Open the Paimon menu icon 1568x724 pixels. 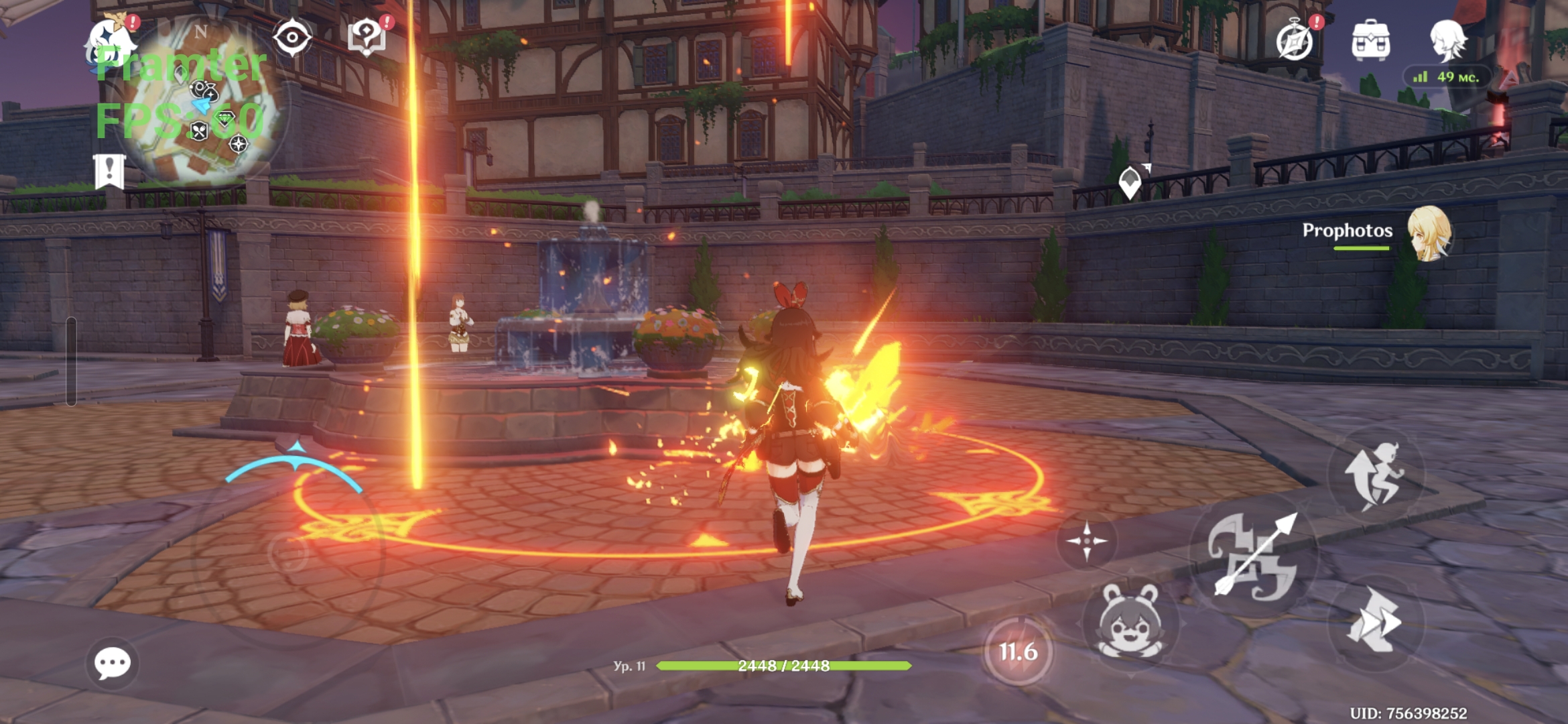click(111, 40)
